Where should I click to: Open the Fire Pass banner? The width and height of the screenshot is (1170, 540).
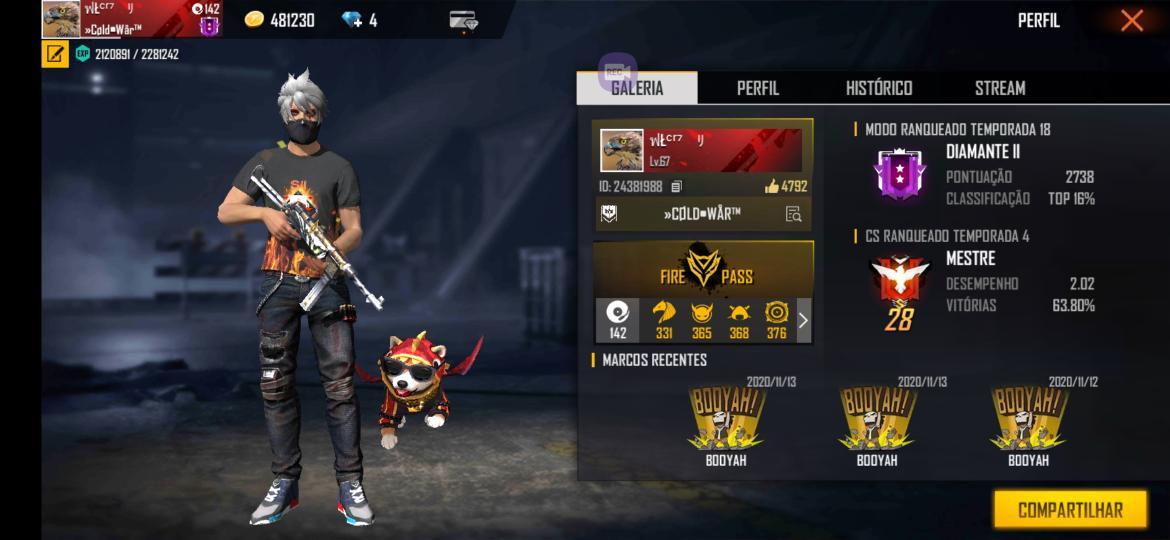(704, 269)
